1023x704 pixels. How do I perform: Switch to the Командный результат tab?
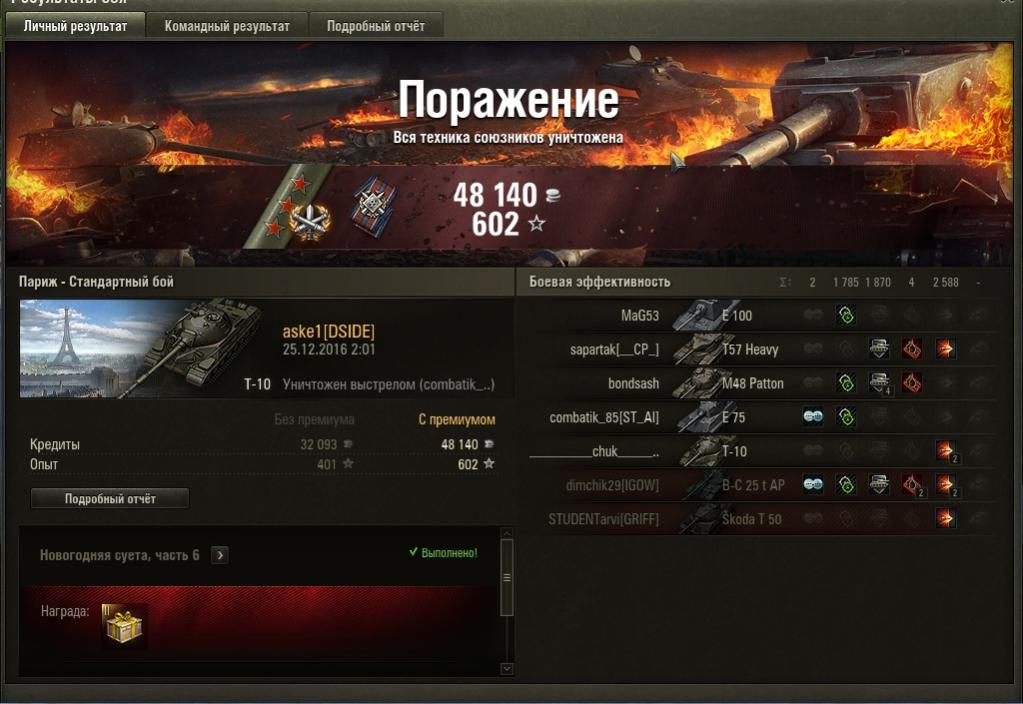pos(227,26)
